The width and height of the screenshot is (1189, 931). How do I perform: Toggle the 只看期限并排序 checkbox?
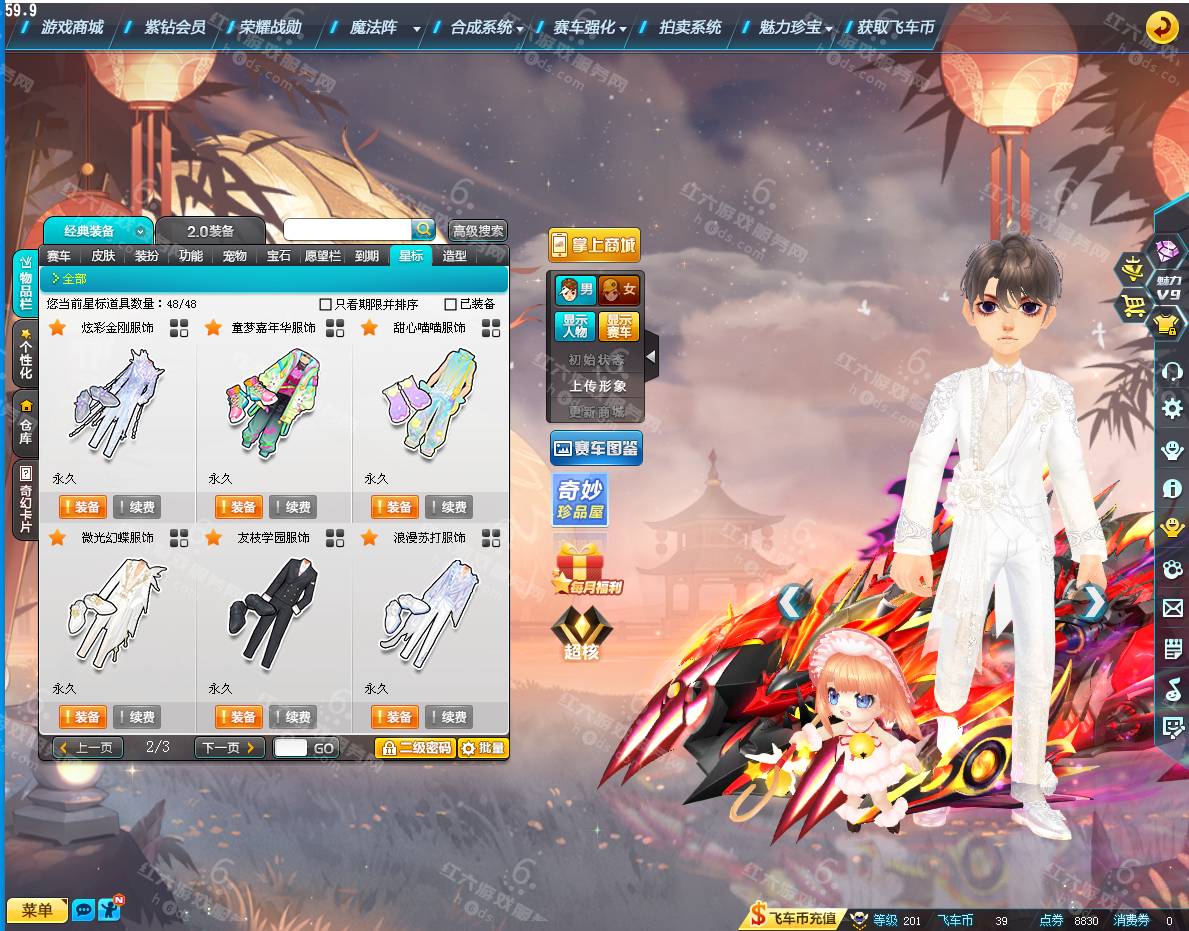click(325, 304)
